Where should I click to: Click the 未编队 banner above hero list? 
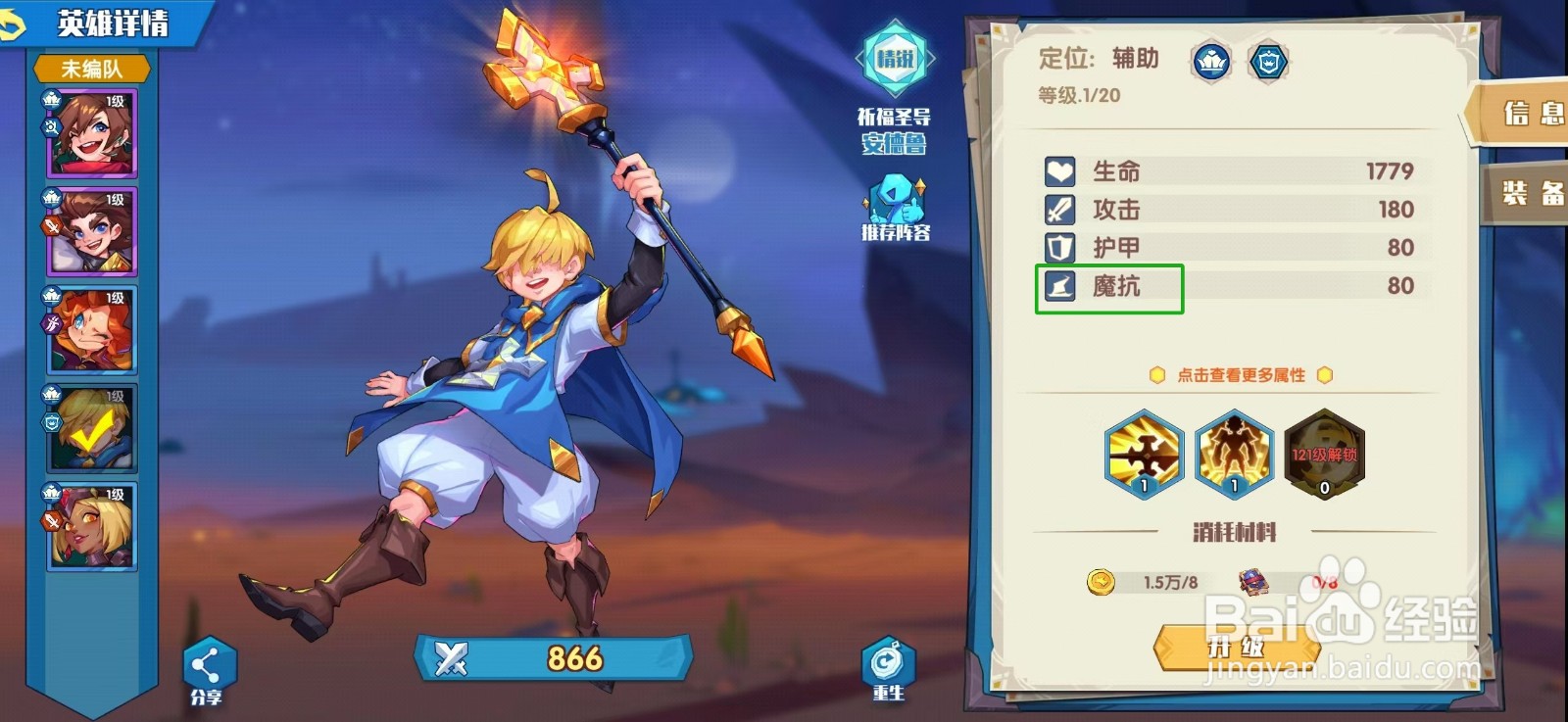tap(91, 69)
